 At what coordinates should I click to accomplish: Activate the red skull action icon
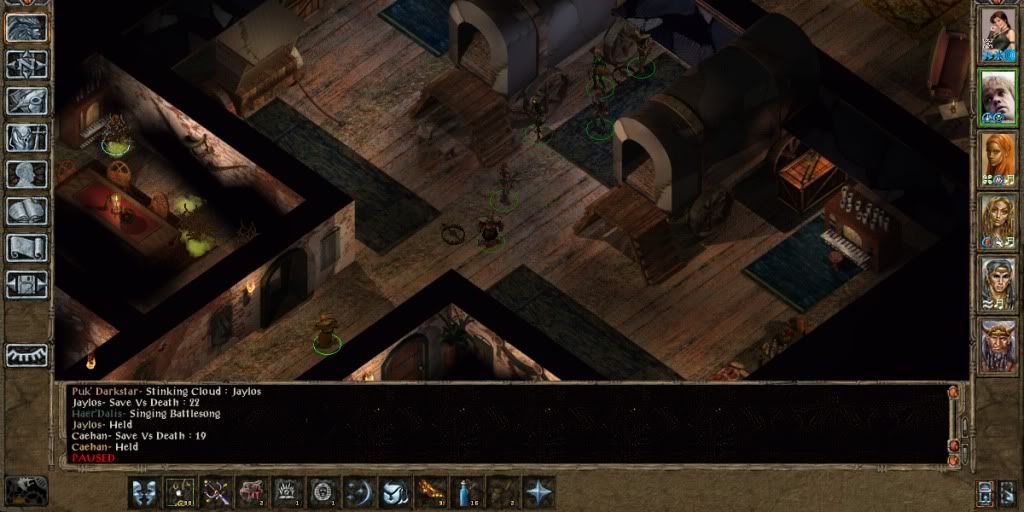251,492
